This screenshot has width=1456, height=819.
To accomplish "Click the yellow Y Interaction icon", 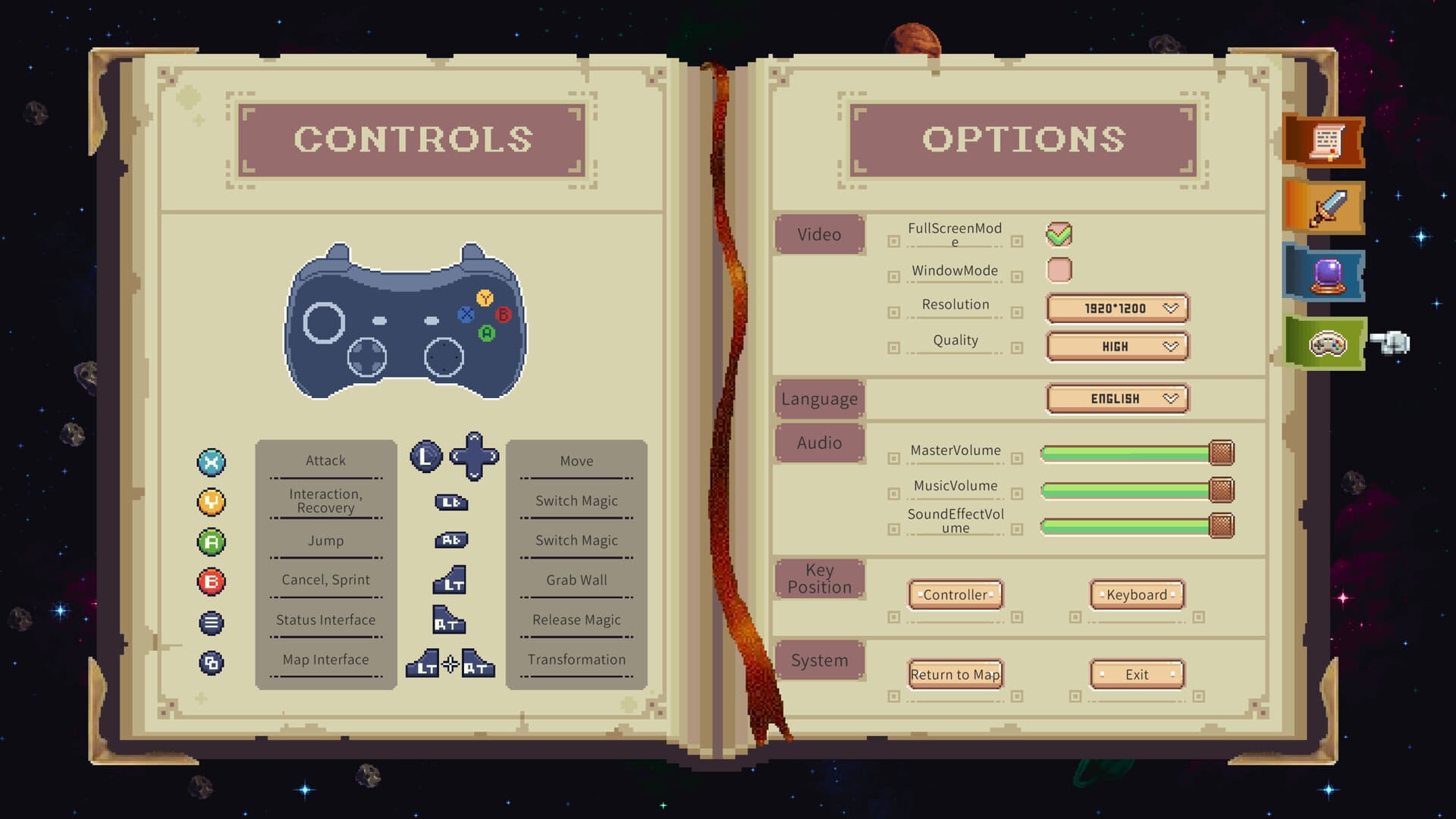I will click(212, 501).
